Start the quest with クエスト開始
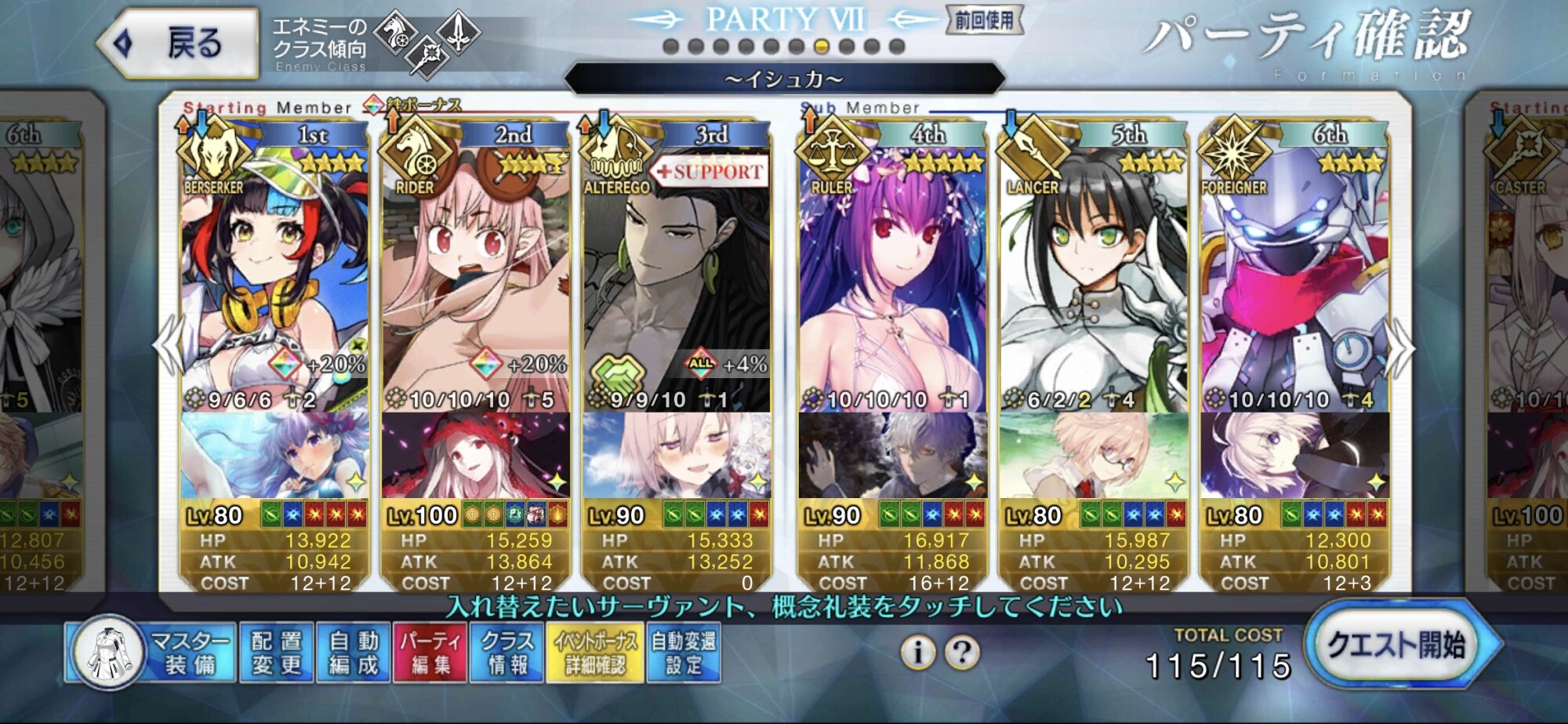 coord(1398,646)
